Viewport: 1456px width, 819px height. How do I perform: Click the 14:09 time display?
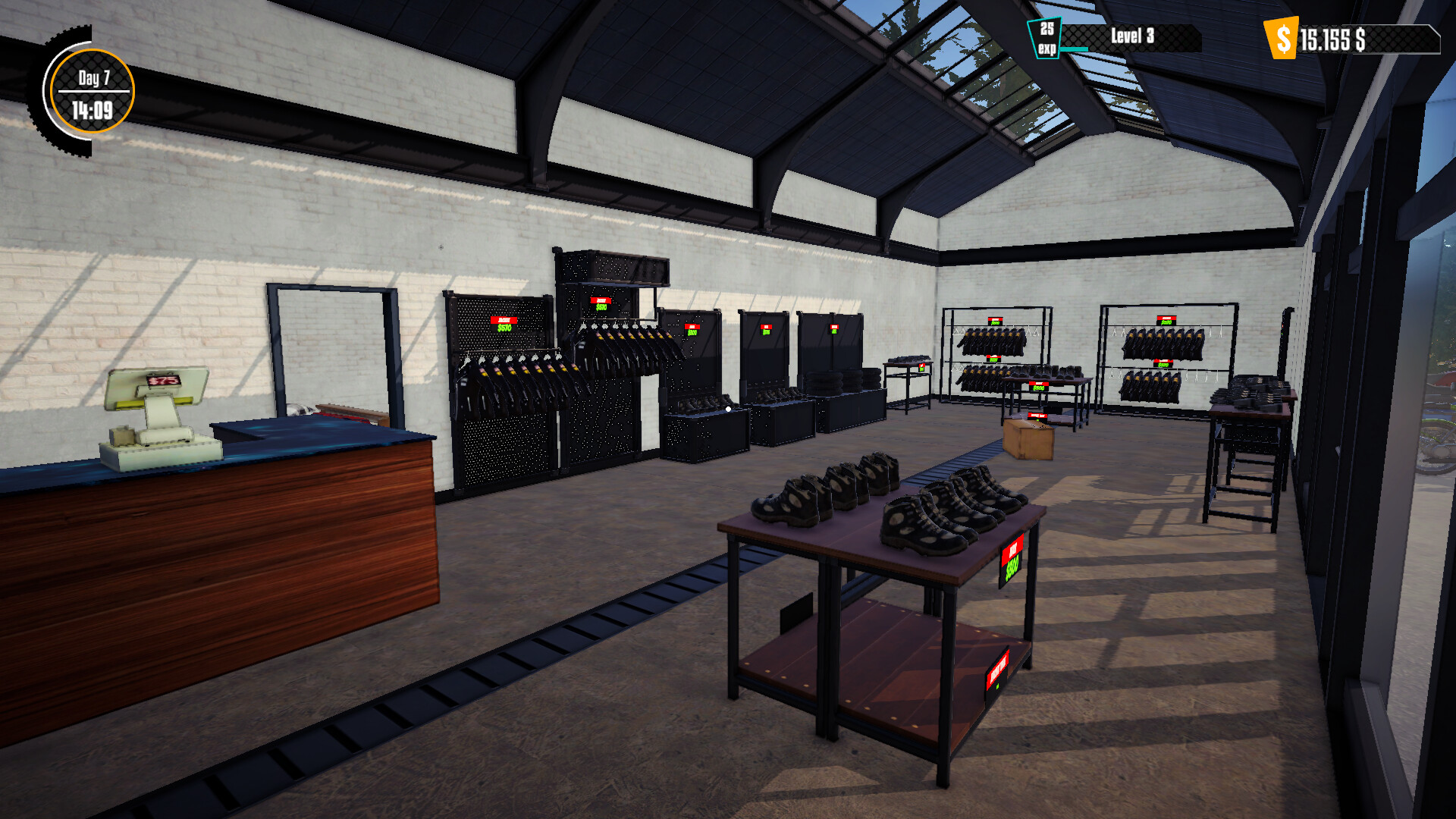coord(93,108)
